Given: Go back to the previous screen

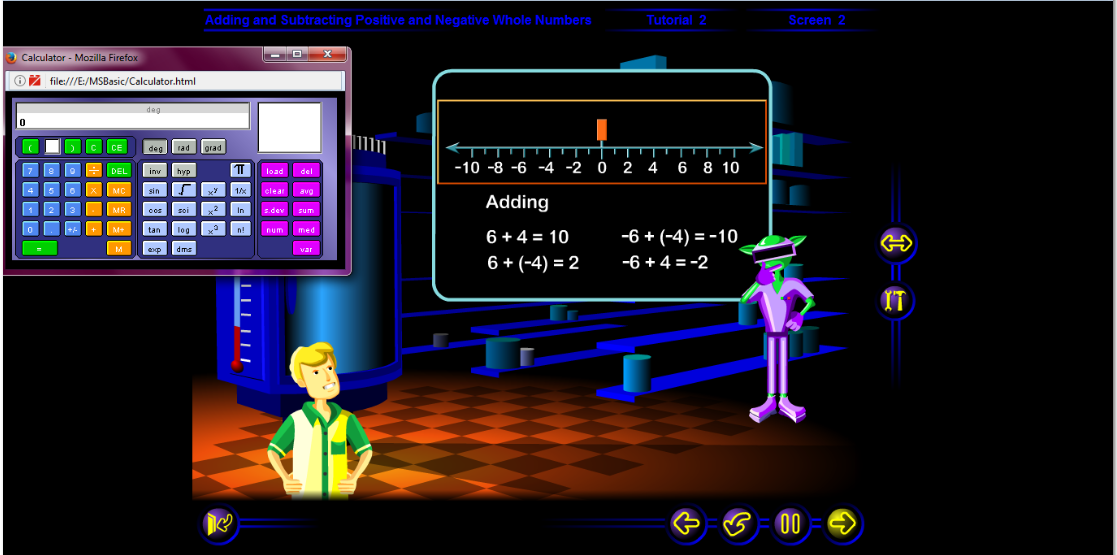Looking at the screenshot, I should click(686, 523).
